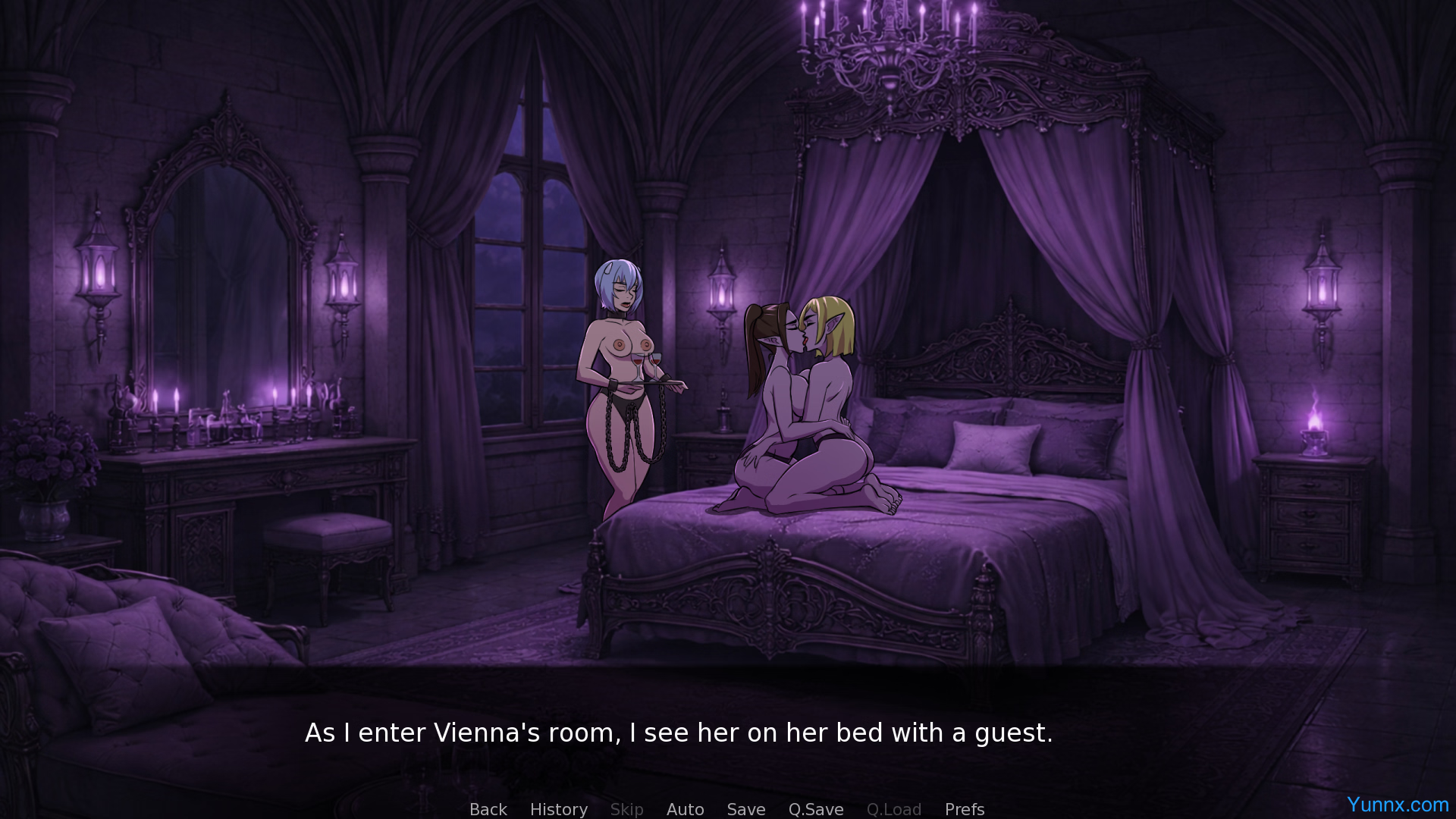The width and height of the screenshot is (1456, 819).
Task: Go Back to the previous line
Action: click(x=488, y=809)
